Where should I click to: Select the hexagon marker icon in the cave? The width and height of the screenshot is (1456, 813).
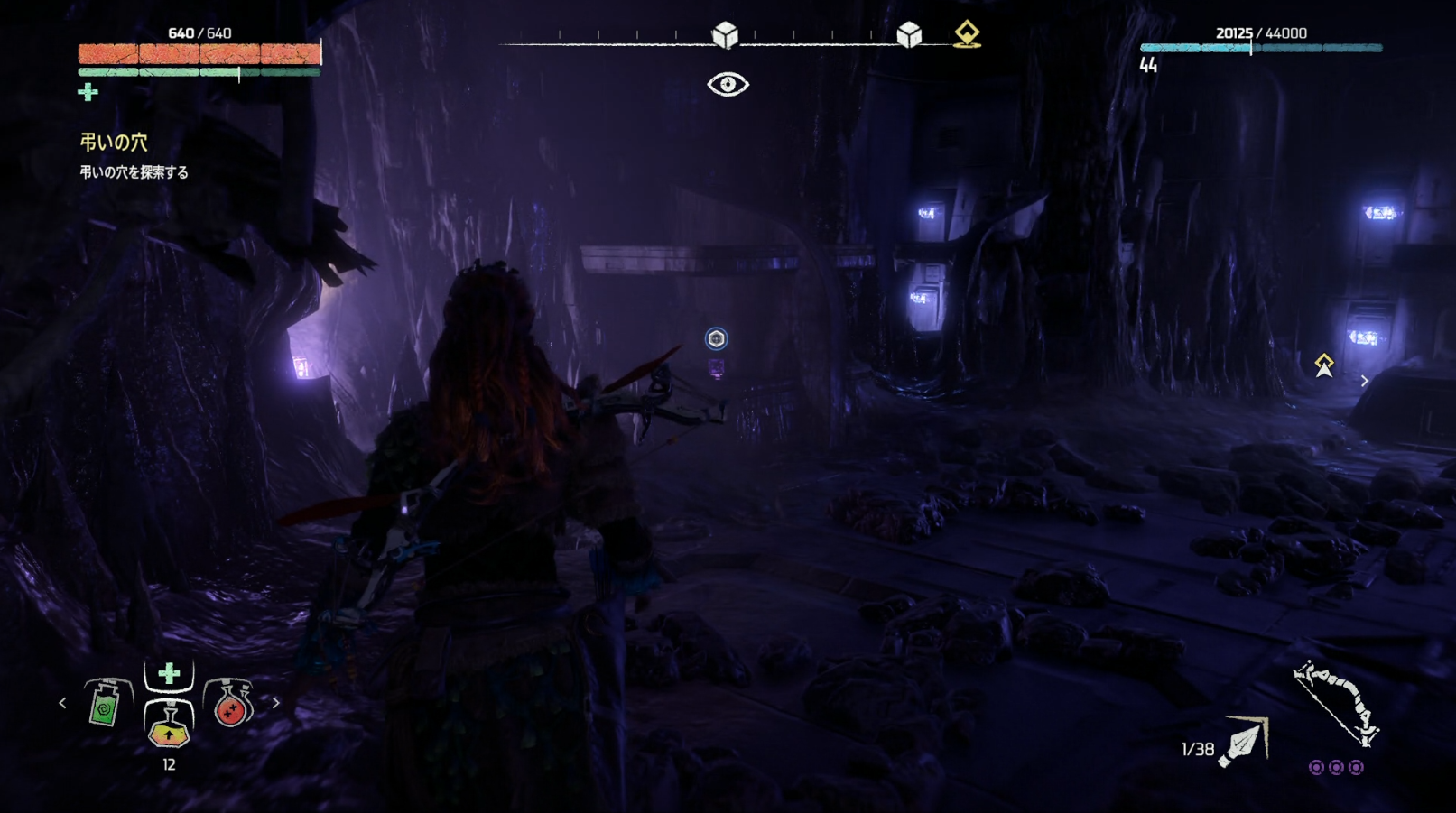point(716,338)
